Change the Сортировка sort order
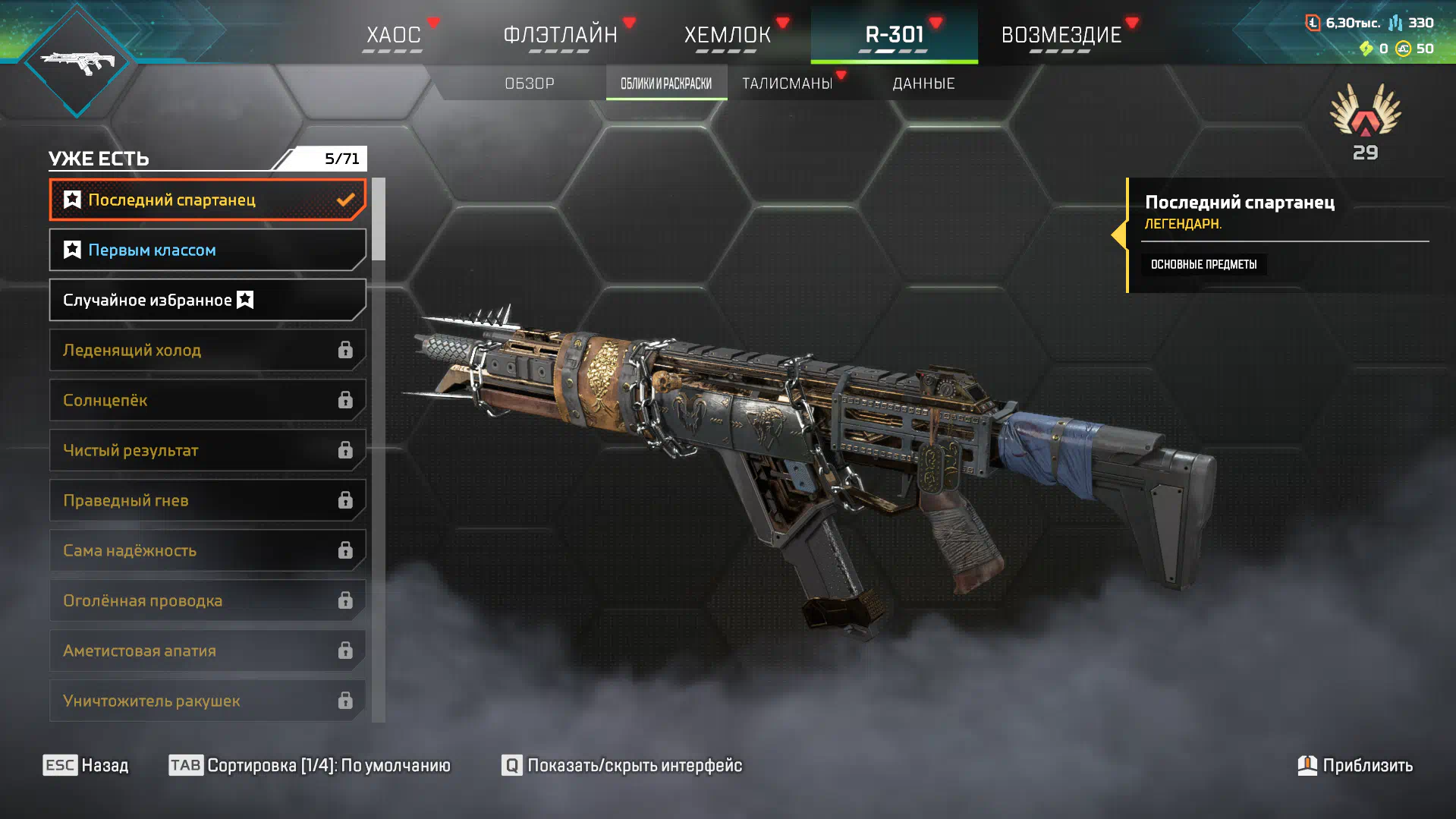 [310, 765]
